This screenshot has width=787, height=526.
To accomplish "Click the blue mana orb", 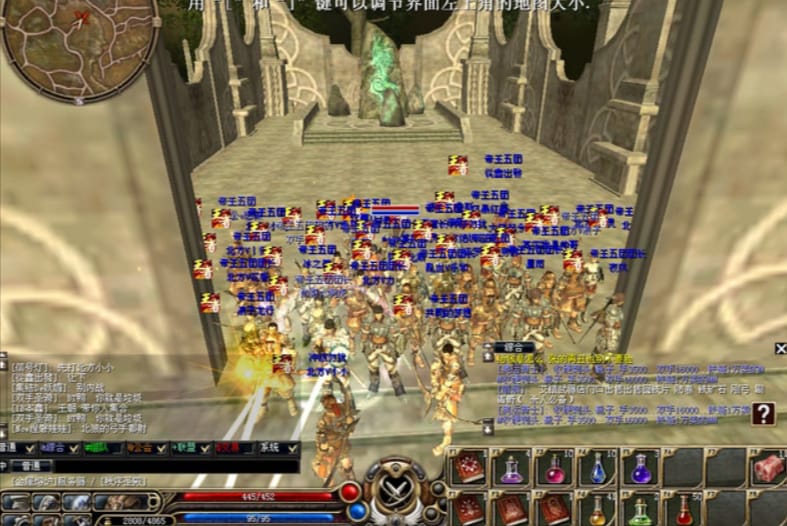I will point(357,511).
